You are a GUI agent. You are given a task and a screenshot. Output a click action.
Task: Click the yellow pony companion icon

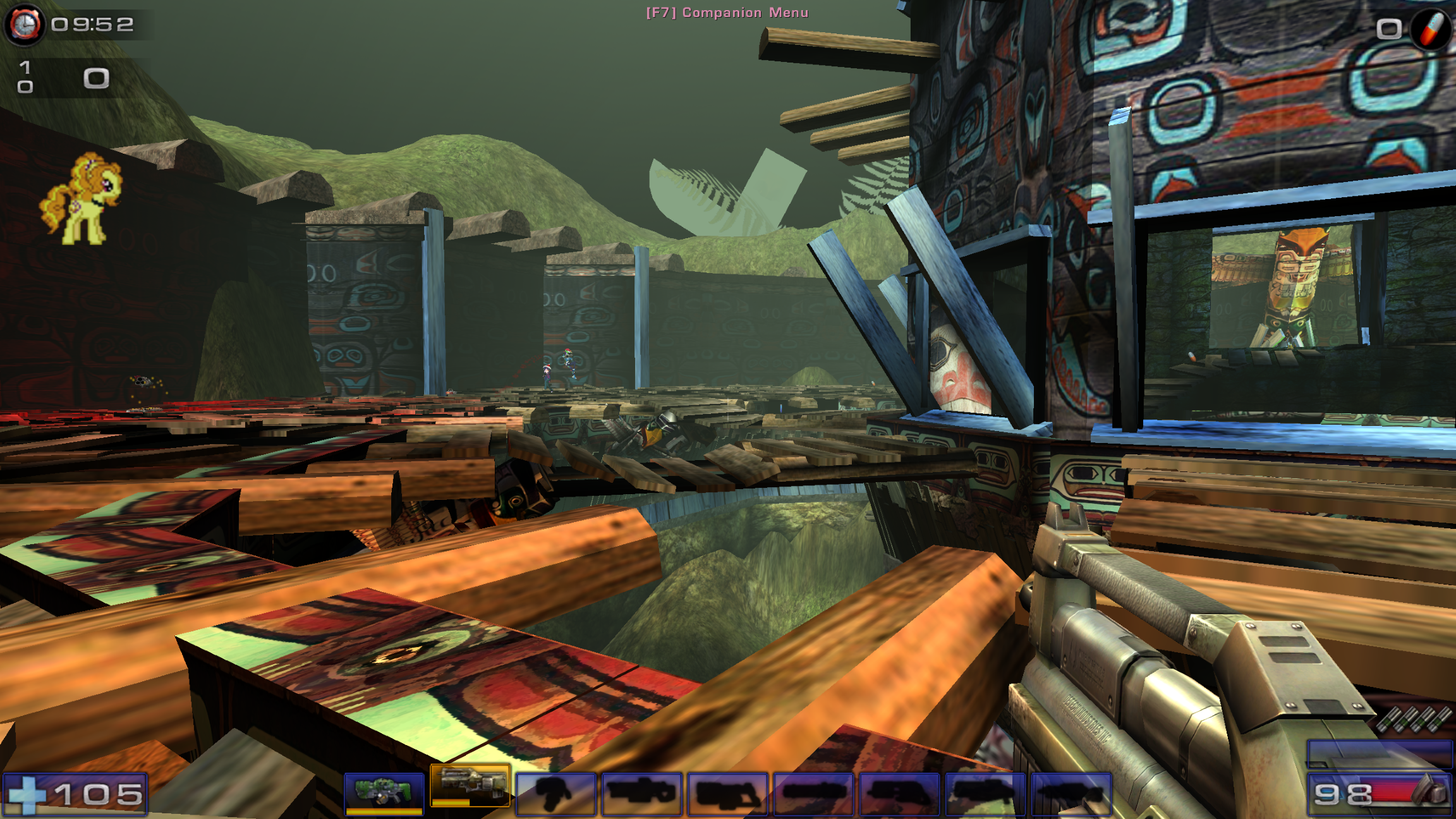coord(82,198)
